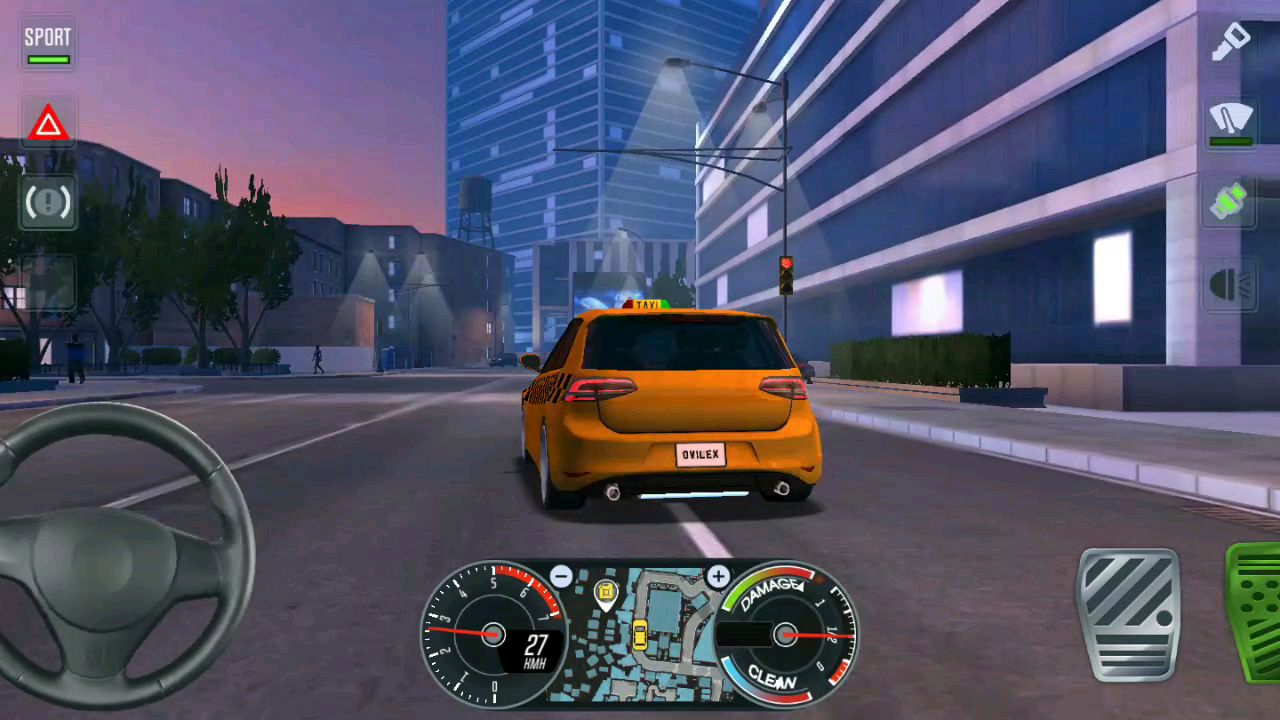Tap the handbrake exclamation icon
This screenshot has height=720, width=1280.
pyautogui.click(x=48, y=203)
